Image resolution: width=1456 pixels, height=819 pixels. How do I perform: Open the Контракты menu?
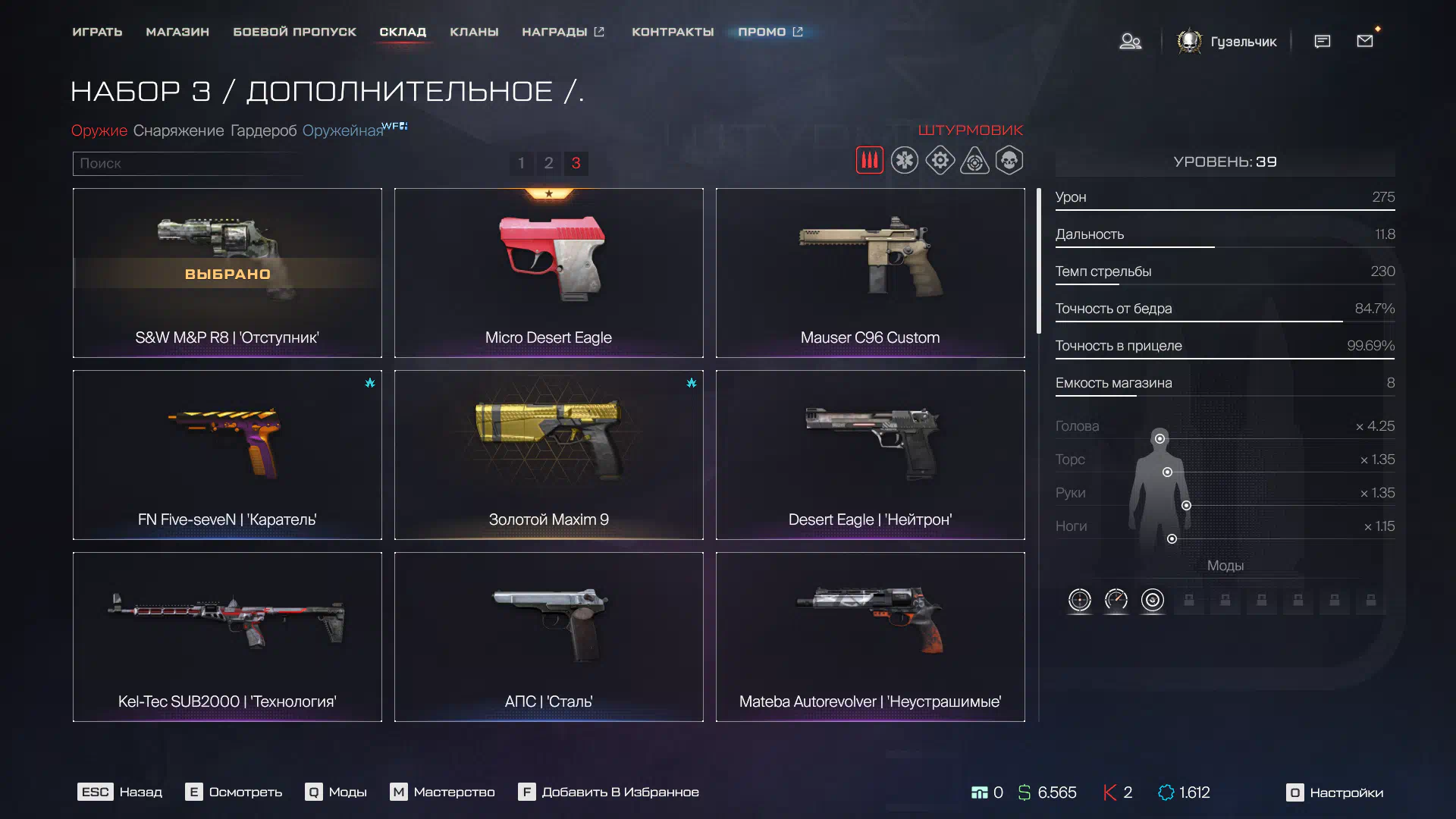click(x=673, y=32)
